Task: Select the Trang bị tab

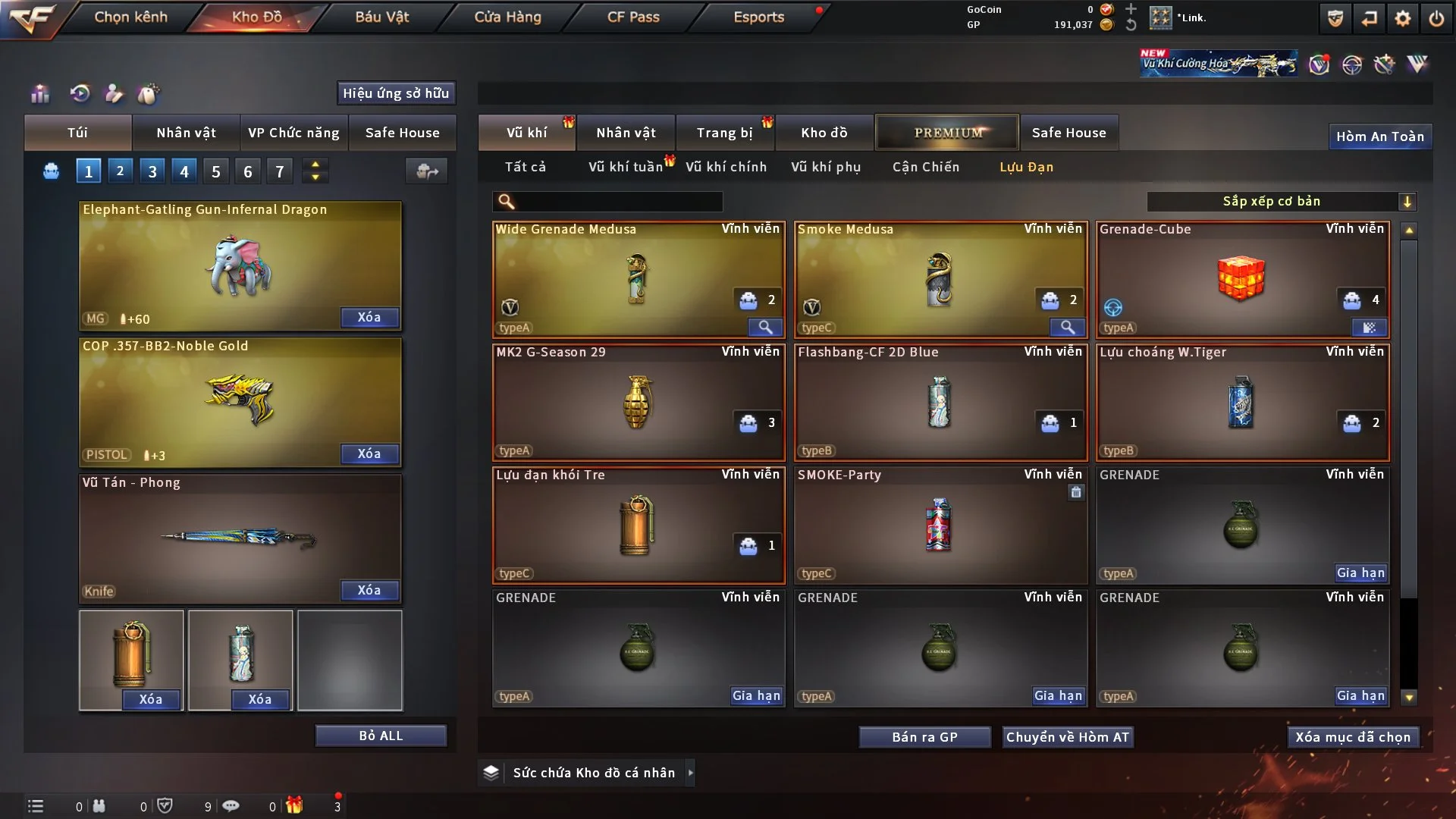Action: pos(724,133)
